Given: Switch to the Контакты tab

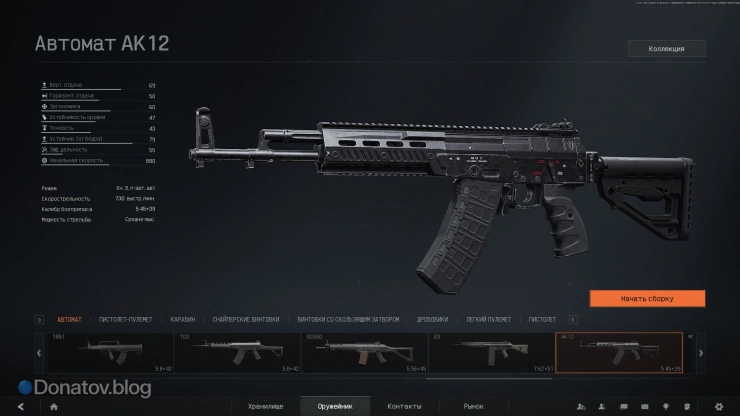Looking at the screenshot, I should click(x=404, y=406).
